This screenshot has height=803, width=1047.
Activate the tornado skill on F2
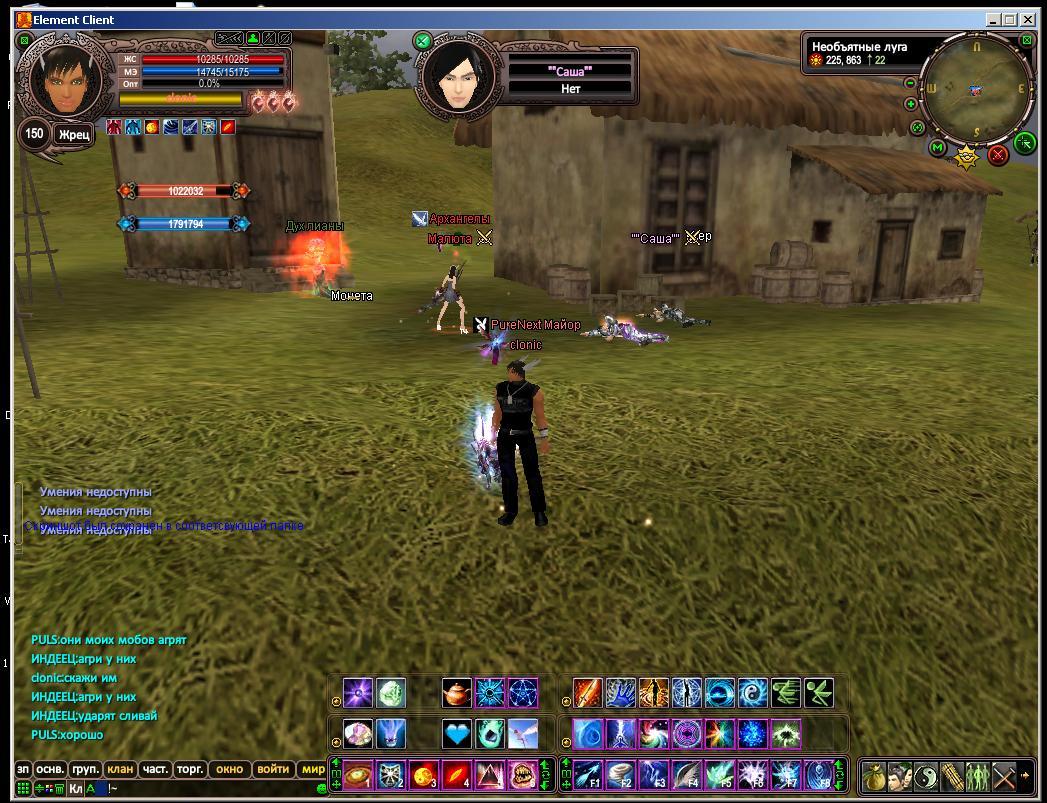pyautogui.click(x=622, y=775)
